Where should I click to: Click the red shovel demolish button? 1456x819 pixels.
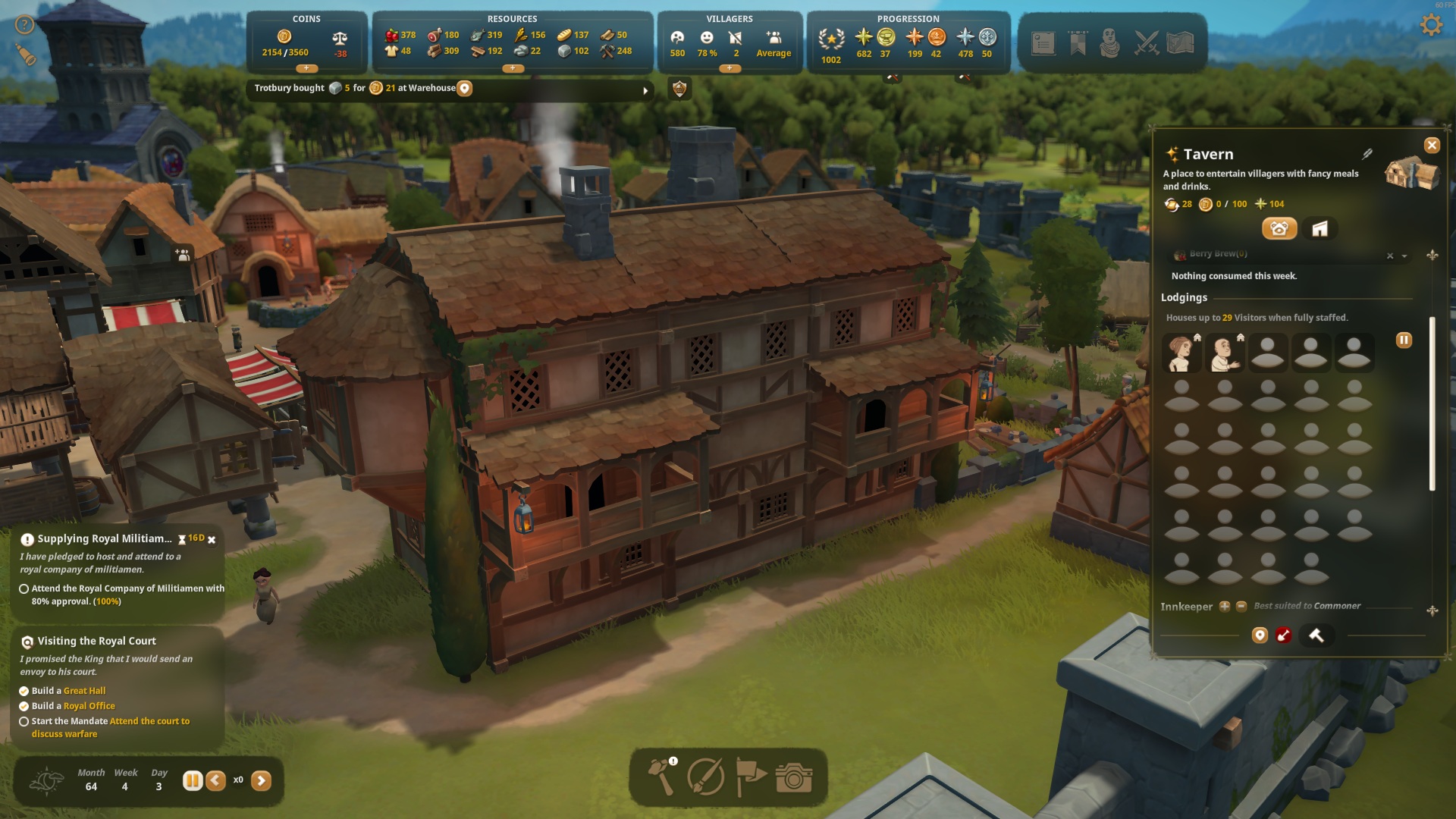(1283, 635)
